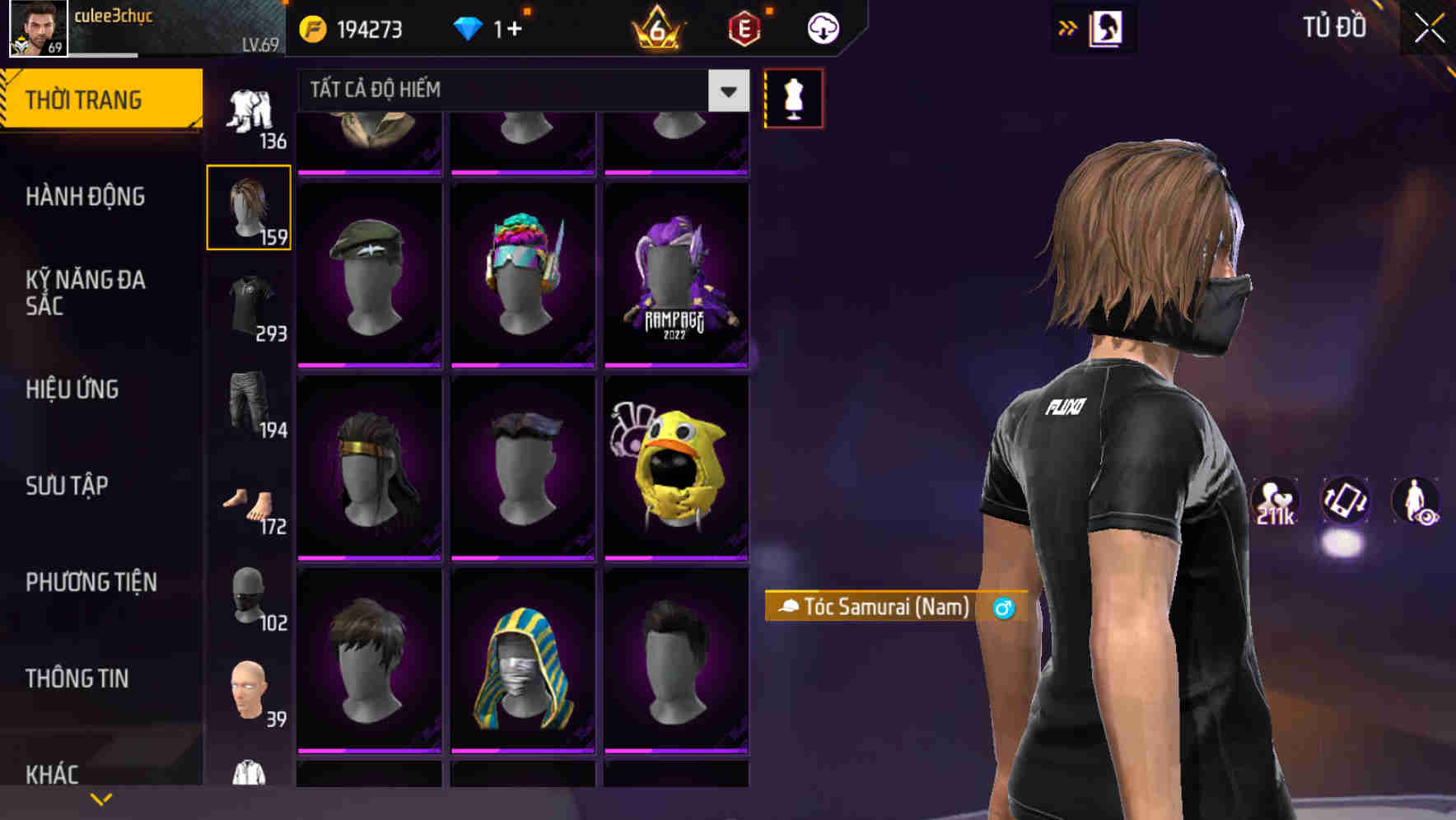The height and width of the screenshot is (820, 1456).
Task: Open the cloud download icon in top bar
Action: tap(821, 27)
